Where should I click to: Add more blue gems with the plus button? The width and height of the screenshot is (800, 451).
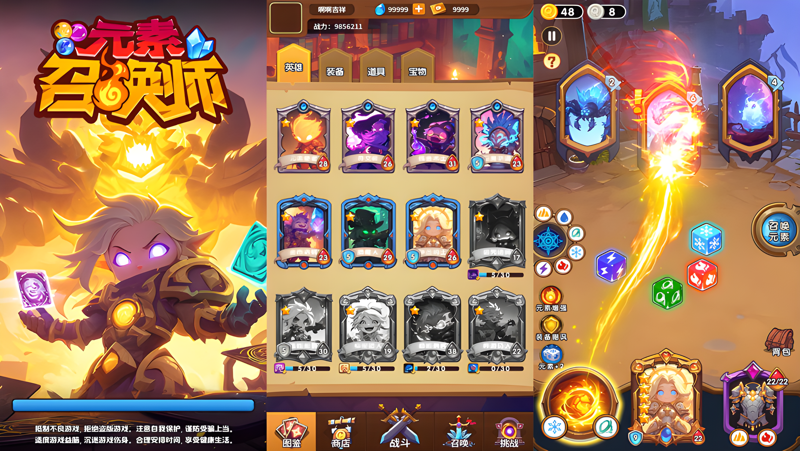click(x=419, y=9)
